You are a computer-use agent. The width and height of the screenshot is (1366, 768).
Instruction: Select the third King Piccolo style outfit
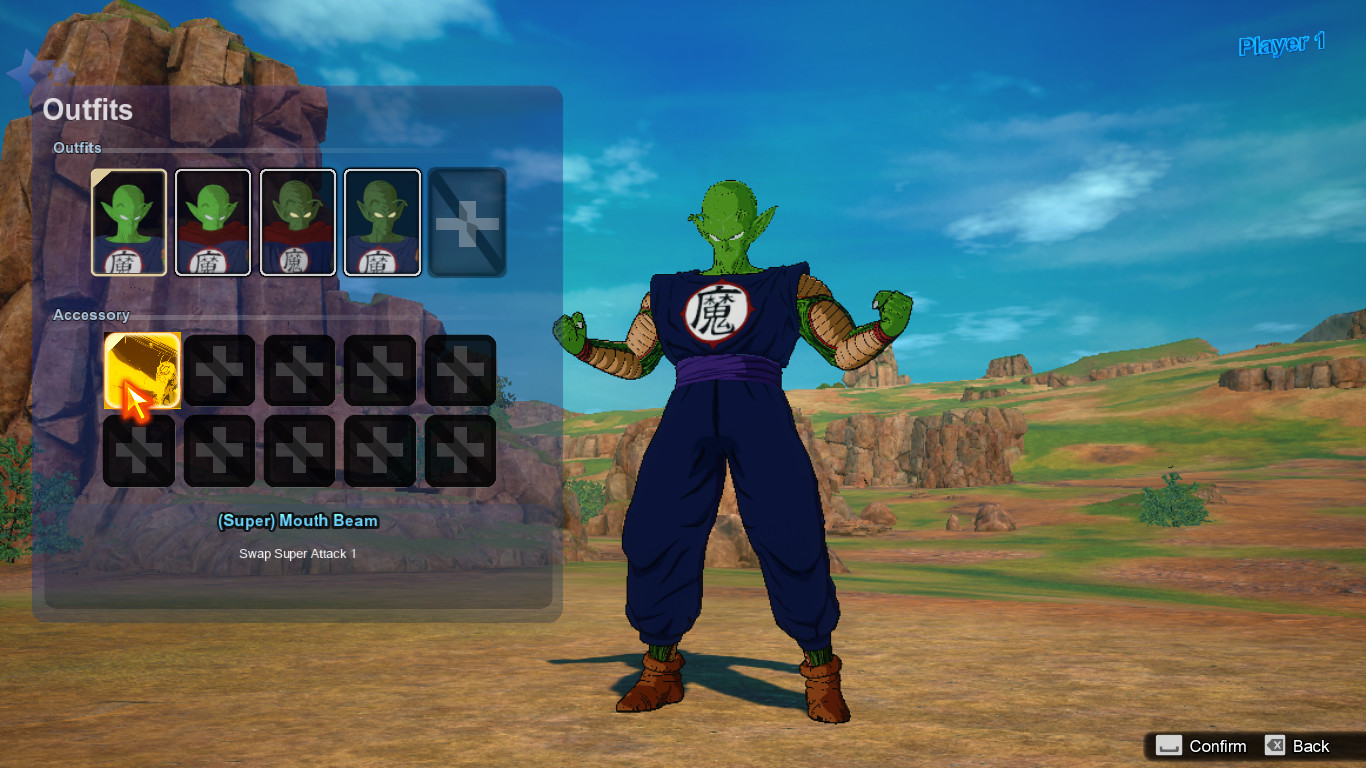point(298,222)
